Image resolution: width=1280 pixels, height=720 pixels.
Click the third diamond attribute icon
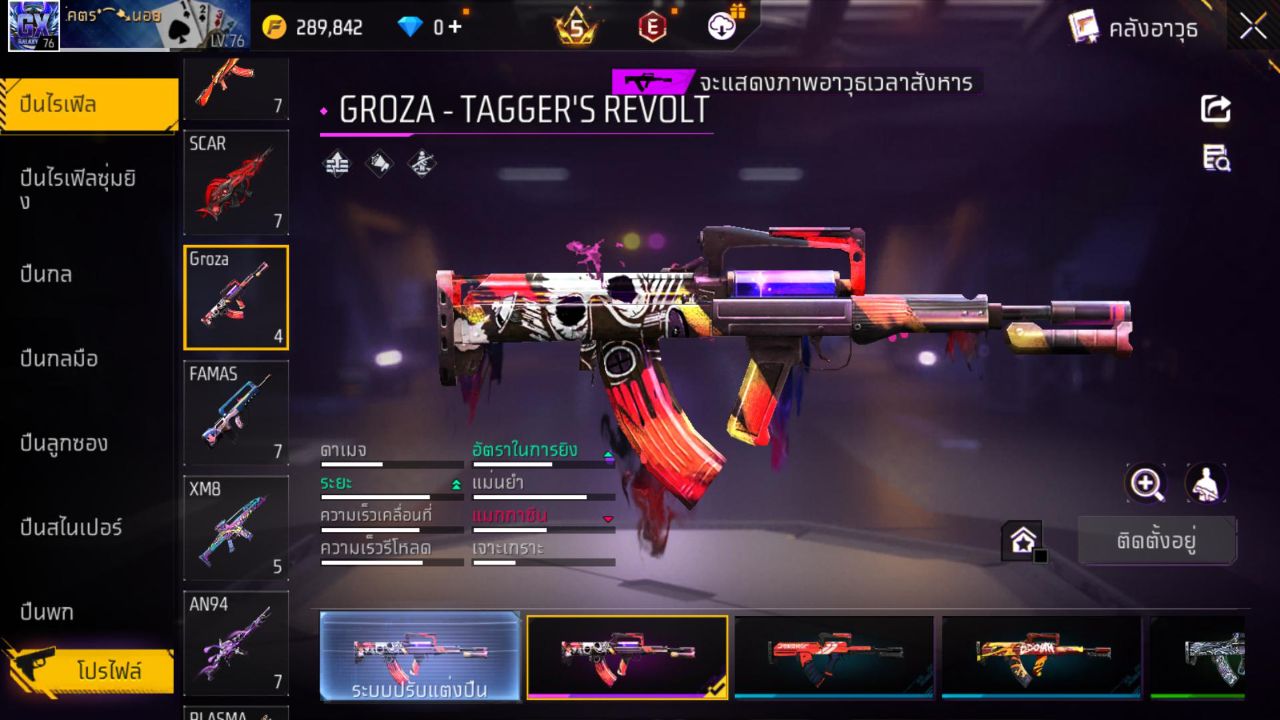421,165
